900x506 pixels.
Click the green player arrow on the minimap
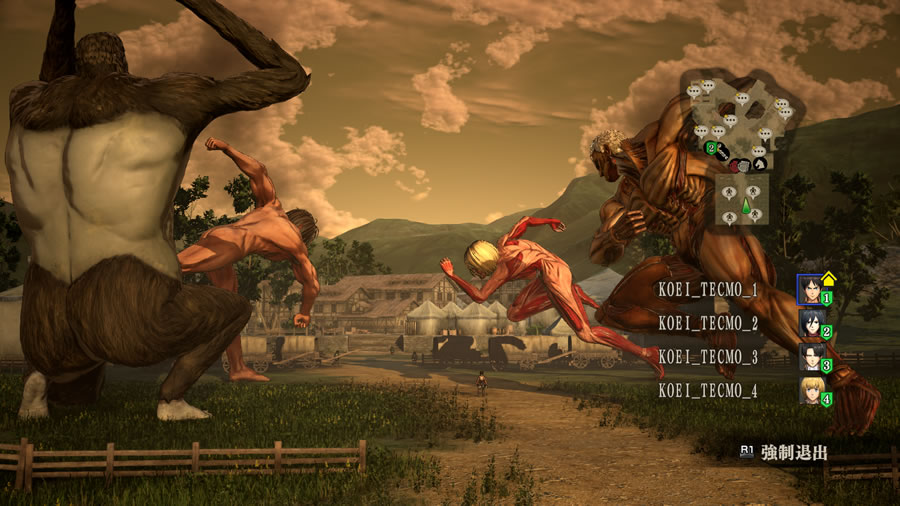pyautogui.click(x=744, y=206)
